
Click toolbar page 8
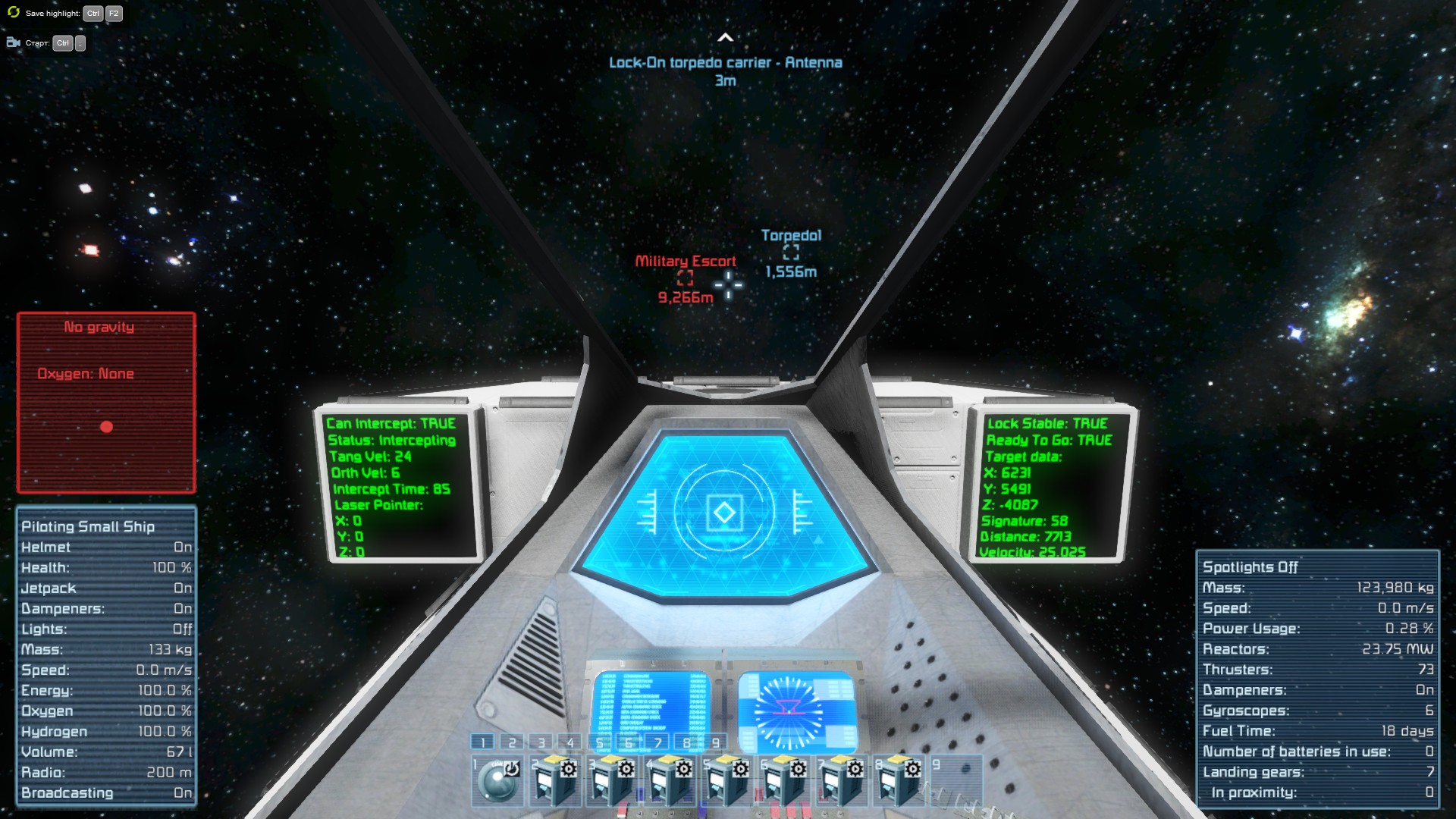click(686, 742)
